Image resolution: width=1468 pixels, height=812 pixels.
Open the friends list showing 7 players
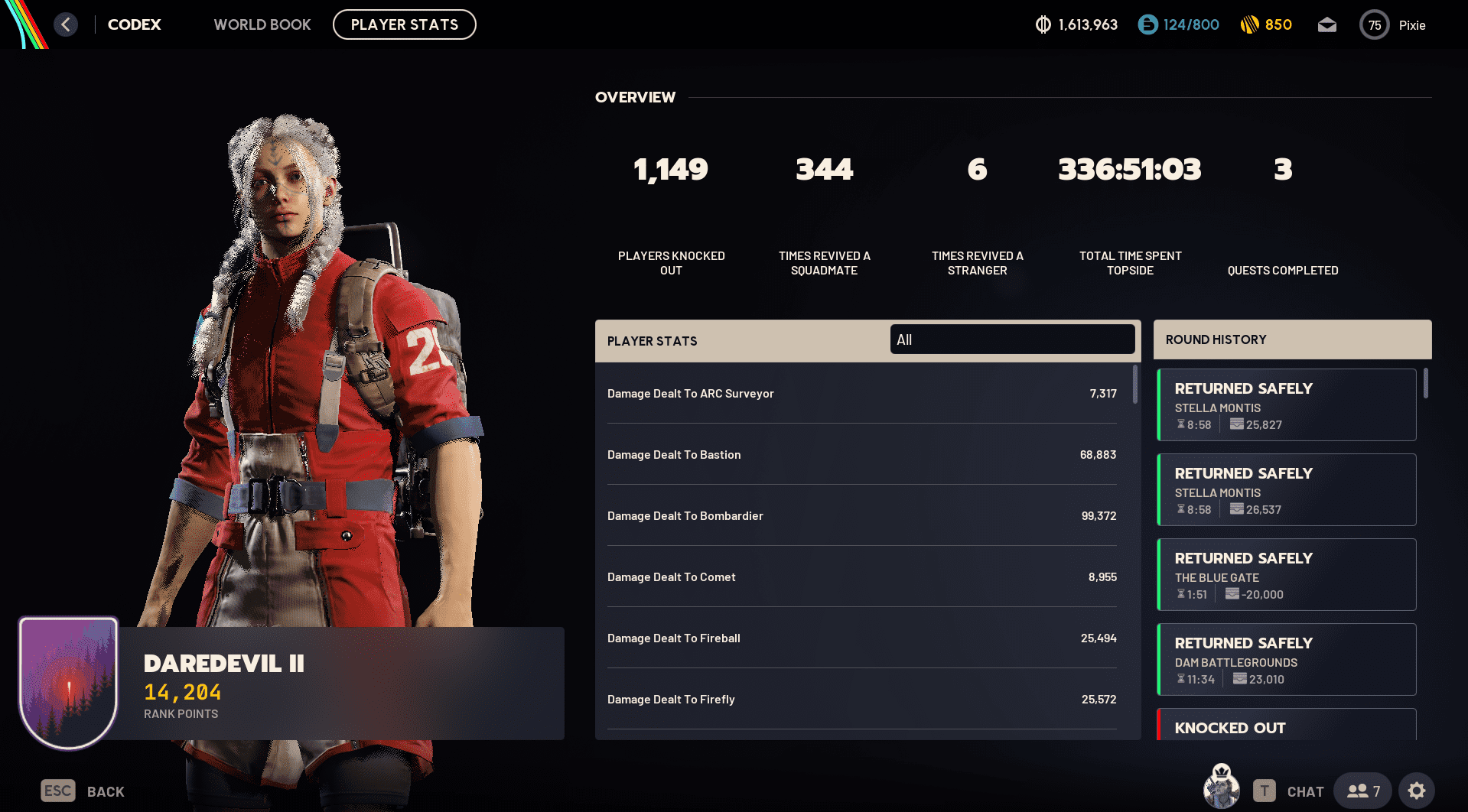pos(1362,790)
